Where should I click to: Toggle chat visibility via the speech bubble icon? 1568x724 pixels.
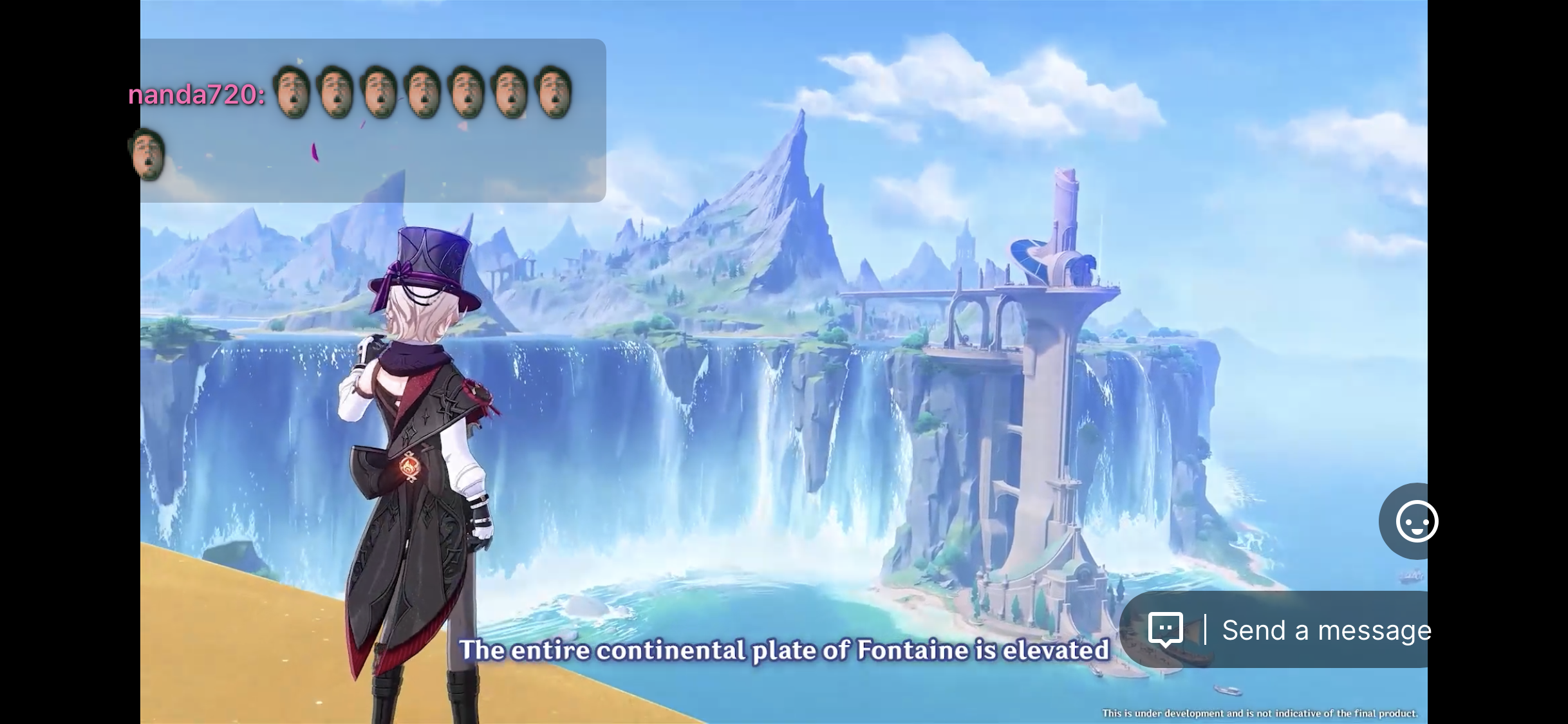tap(1166, 629)
